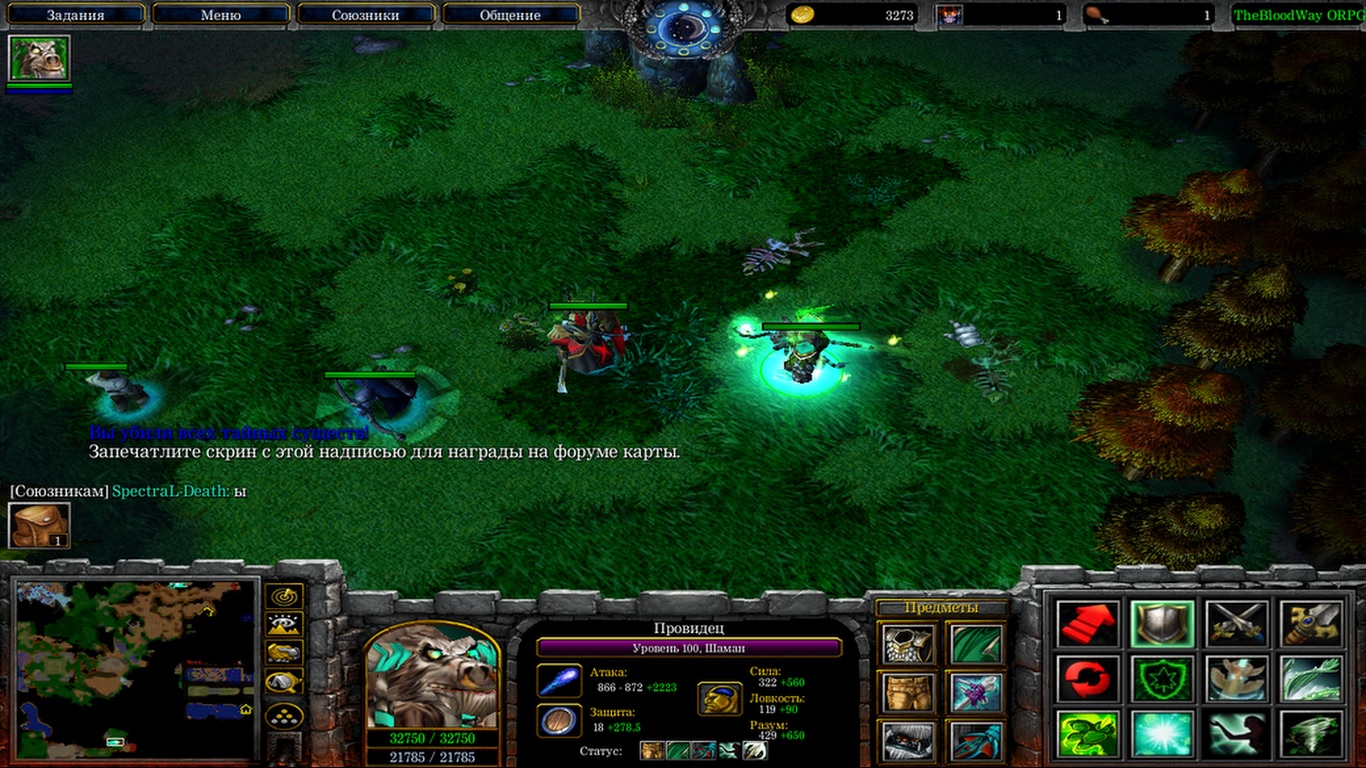This screenshot has width=1366, height=768.
Task: Activate the minimap signal ping button
Action: click(x=286, y=597)
